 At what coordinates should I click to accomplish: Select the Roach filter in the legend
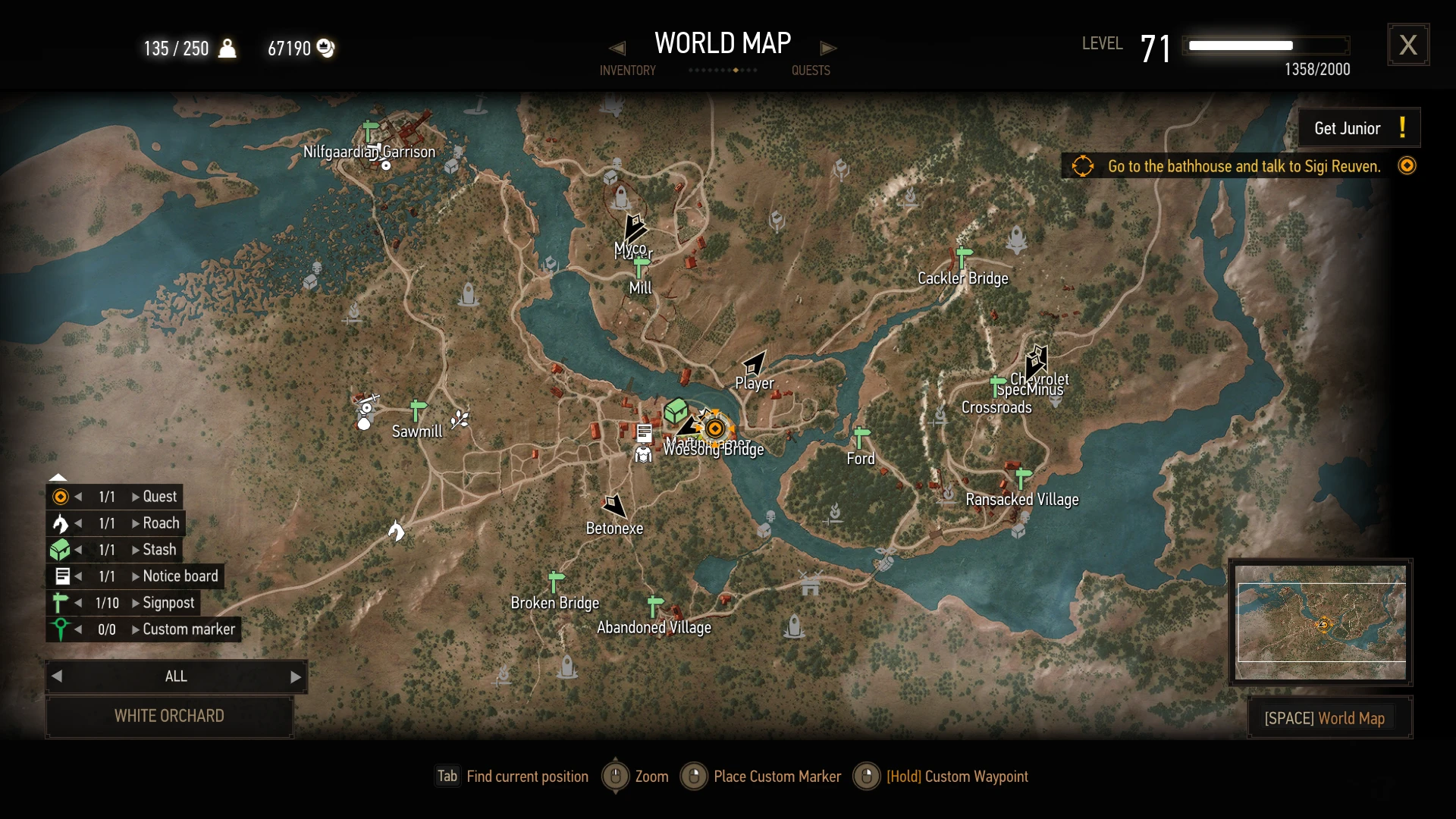coord(161,523)
